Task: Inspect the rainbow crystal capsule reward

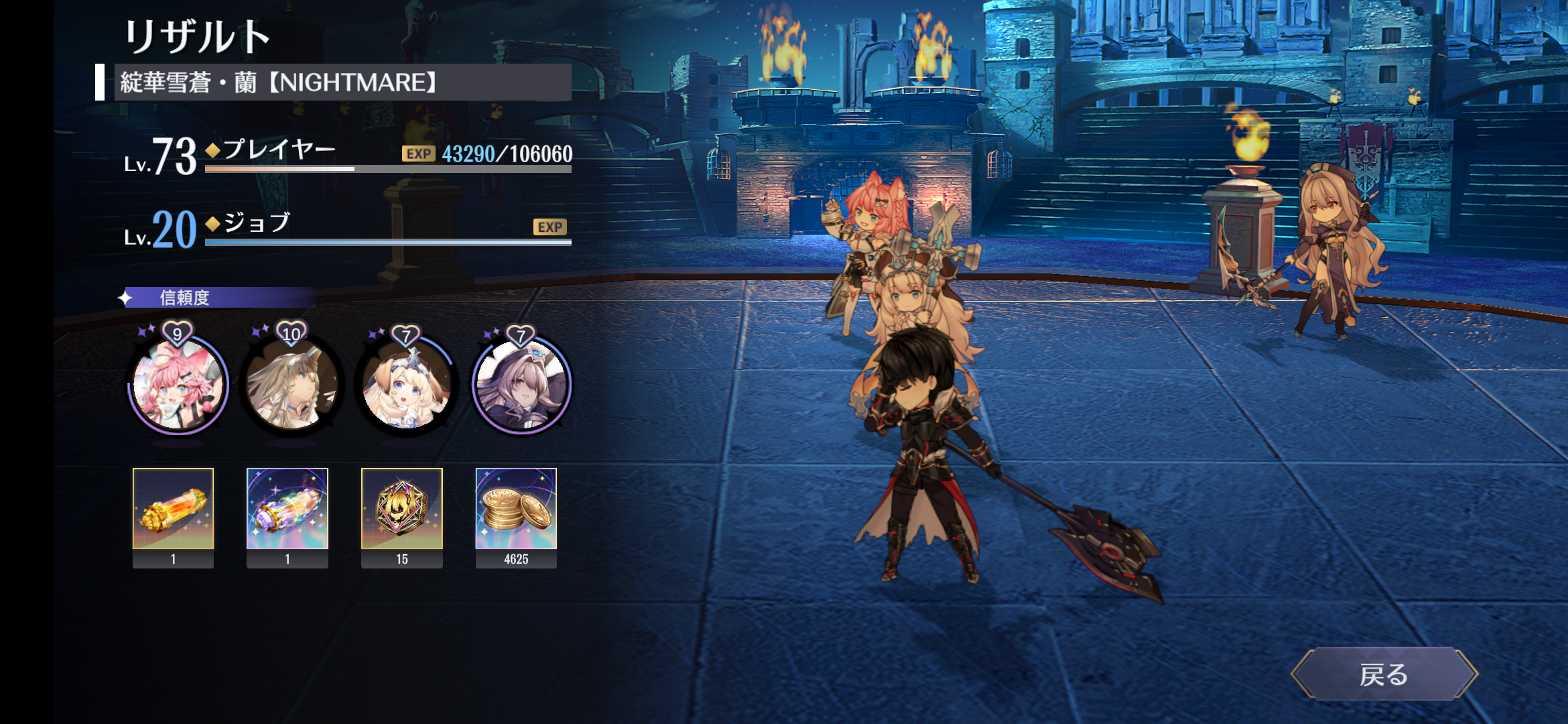Action: (287, 509)
